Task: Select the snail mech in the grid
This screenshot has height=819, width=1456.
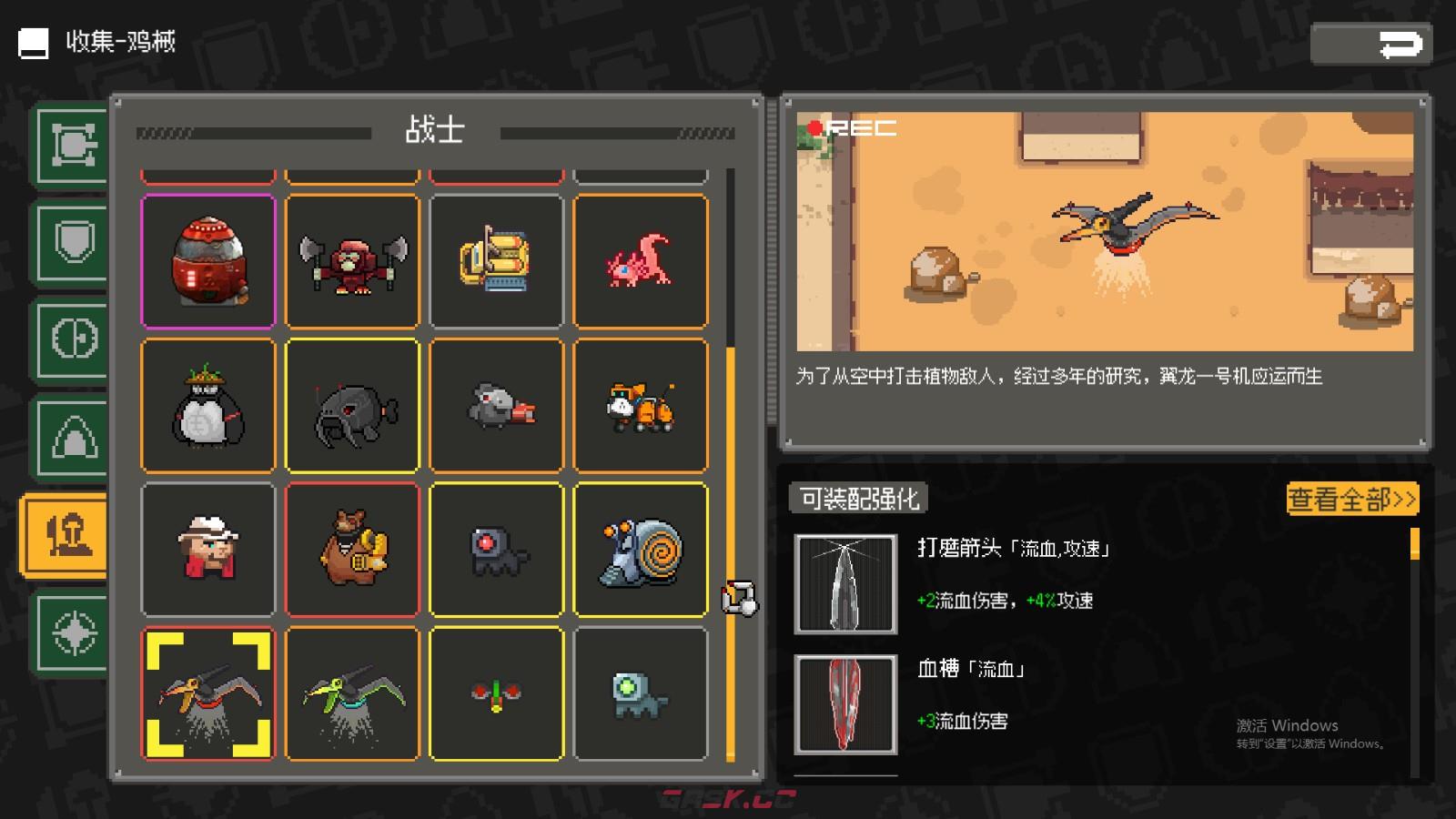Action: (641, 550)
